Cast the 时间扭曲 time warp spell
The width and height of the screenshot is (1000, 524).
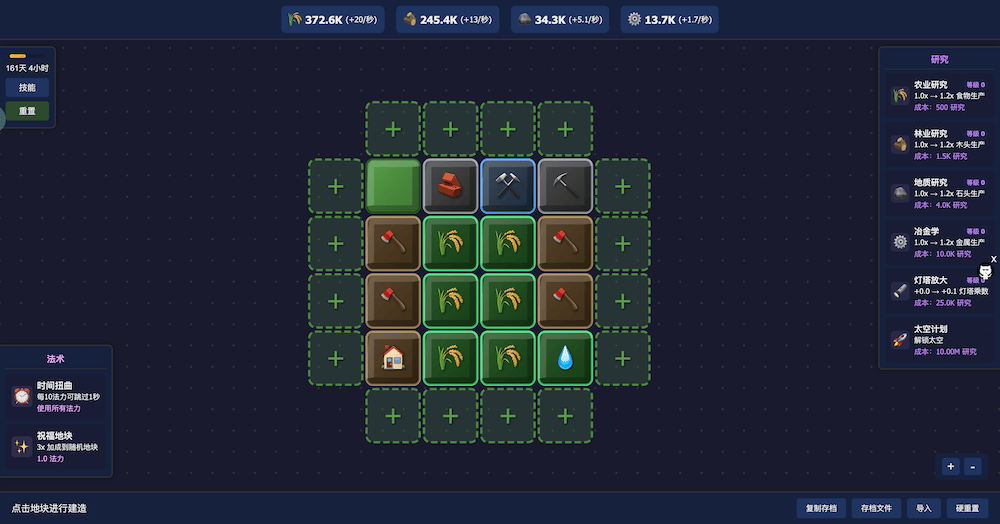pyautogui.click(x=56, y=396)
